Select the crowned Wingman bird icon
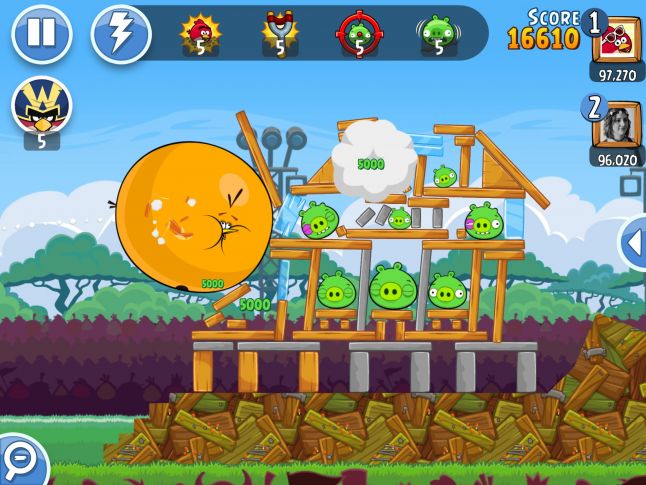 (41, 104)
